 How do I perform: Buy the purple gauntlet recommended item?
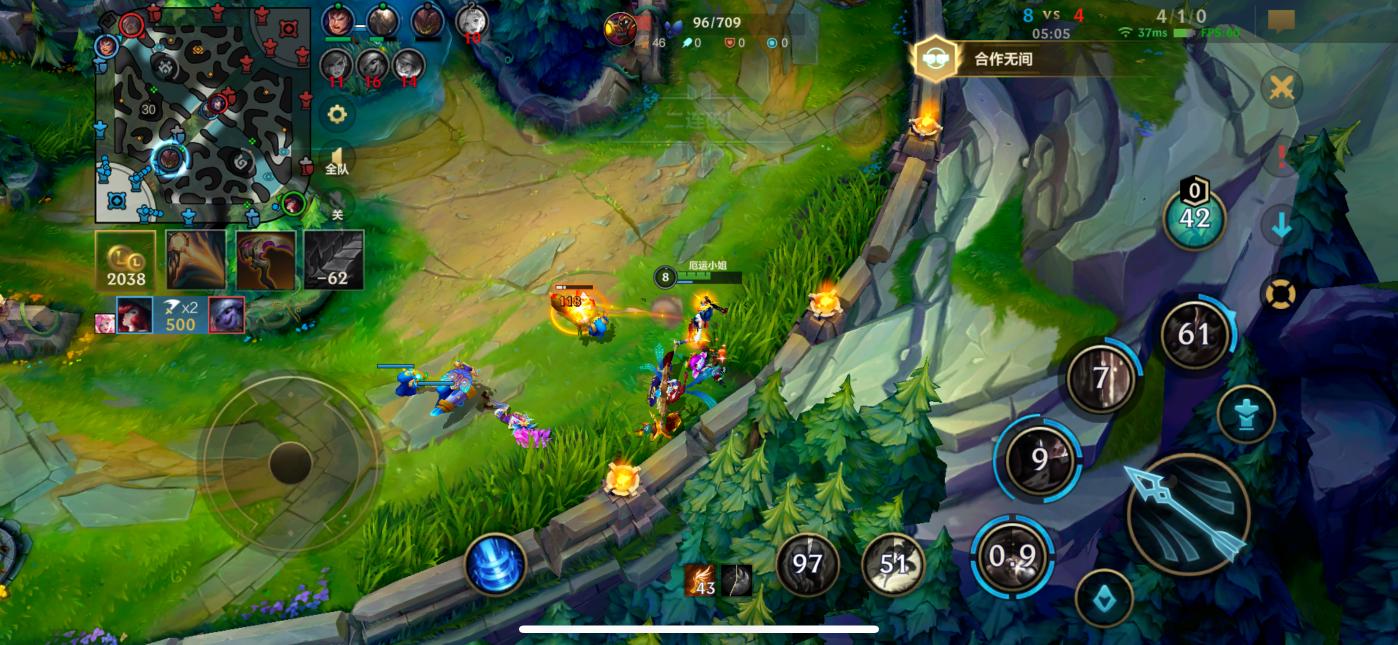click(x=266, y=261)
